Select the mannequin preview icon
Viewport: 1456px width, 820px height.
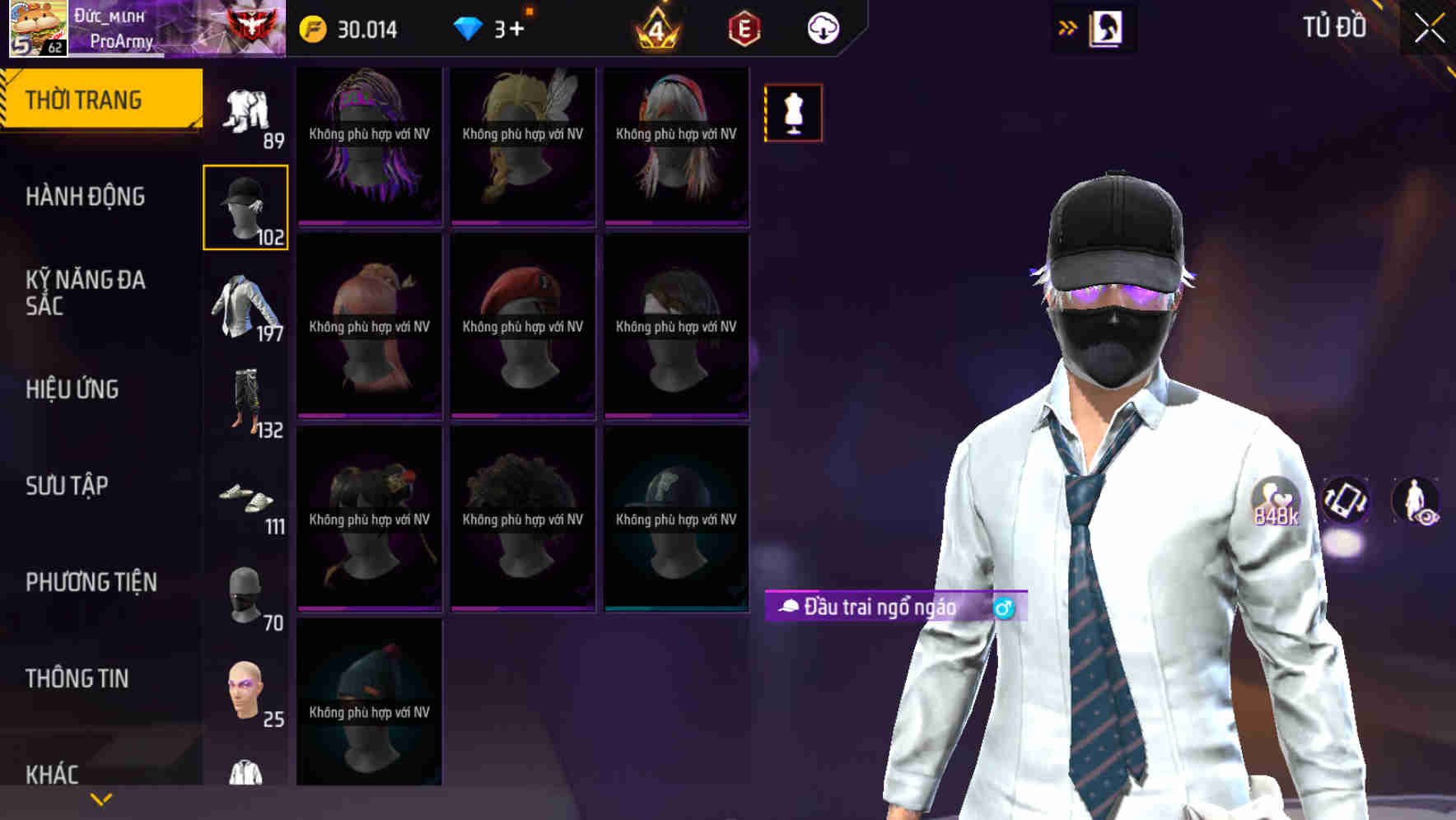tap(793, 113)
